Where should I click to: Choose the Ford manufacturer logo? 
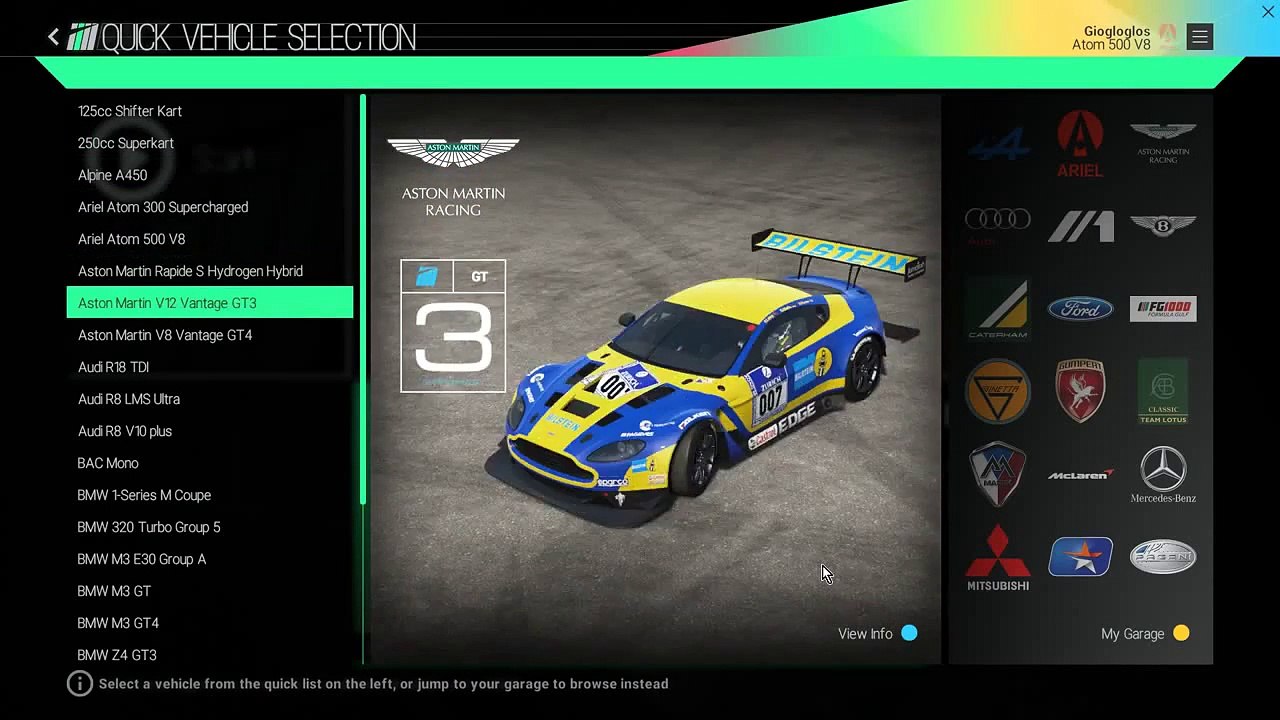(1080, 309)
